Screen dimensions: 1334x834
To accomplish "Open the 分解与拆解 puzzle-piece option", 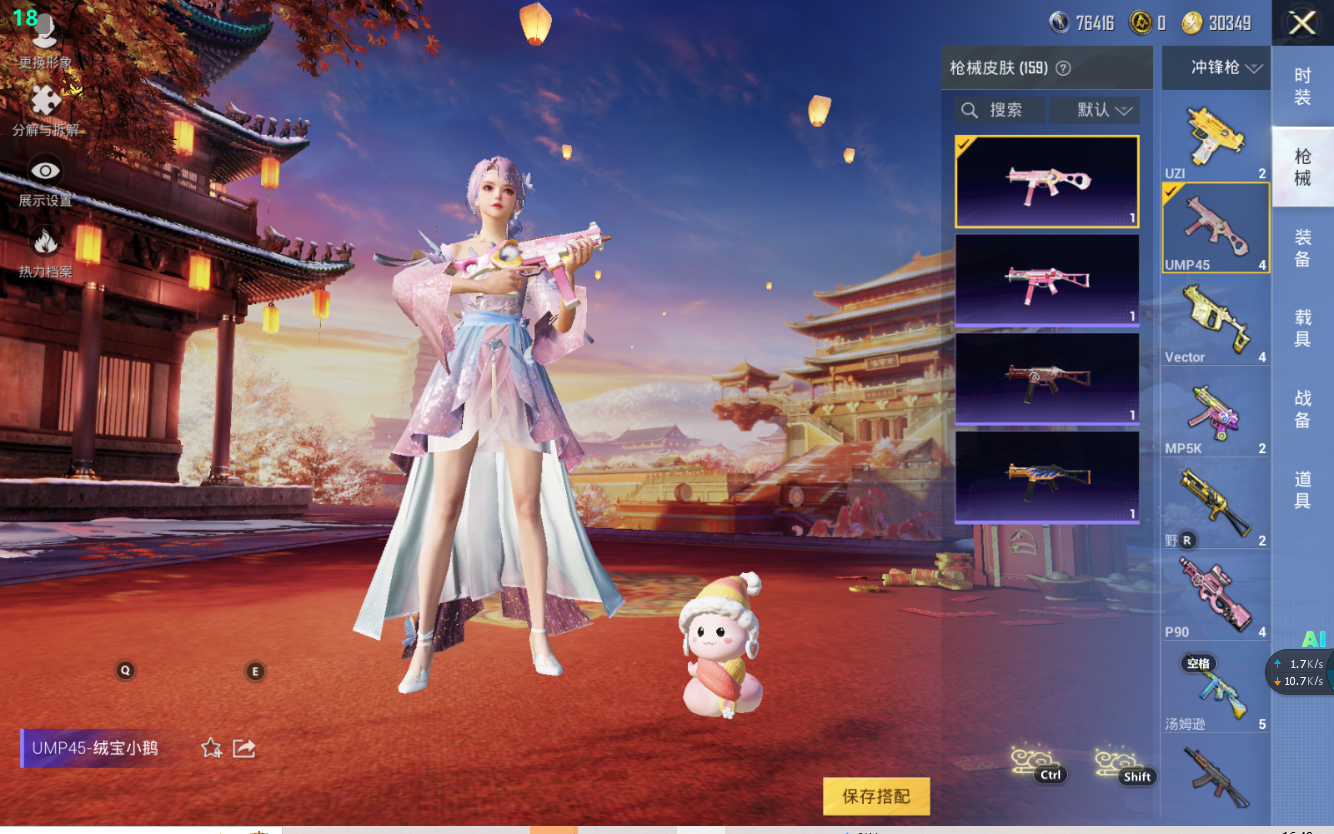I will coord(45,110).
